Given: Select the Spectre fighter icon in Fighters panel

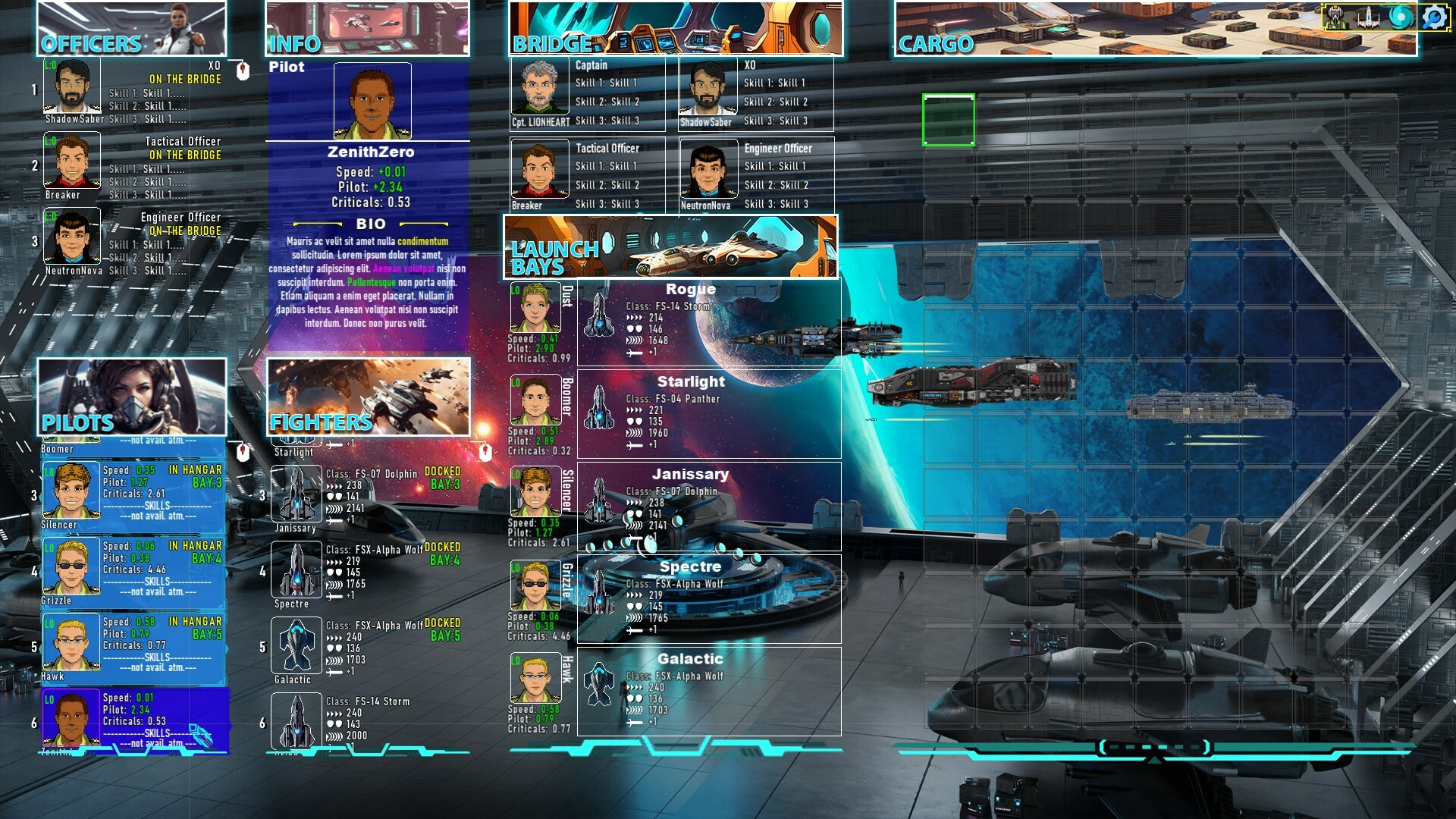Looking at the screenshot, I should click(x=297, y=571).
